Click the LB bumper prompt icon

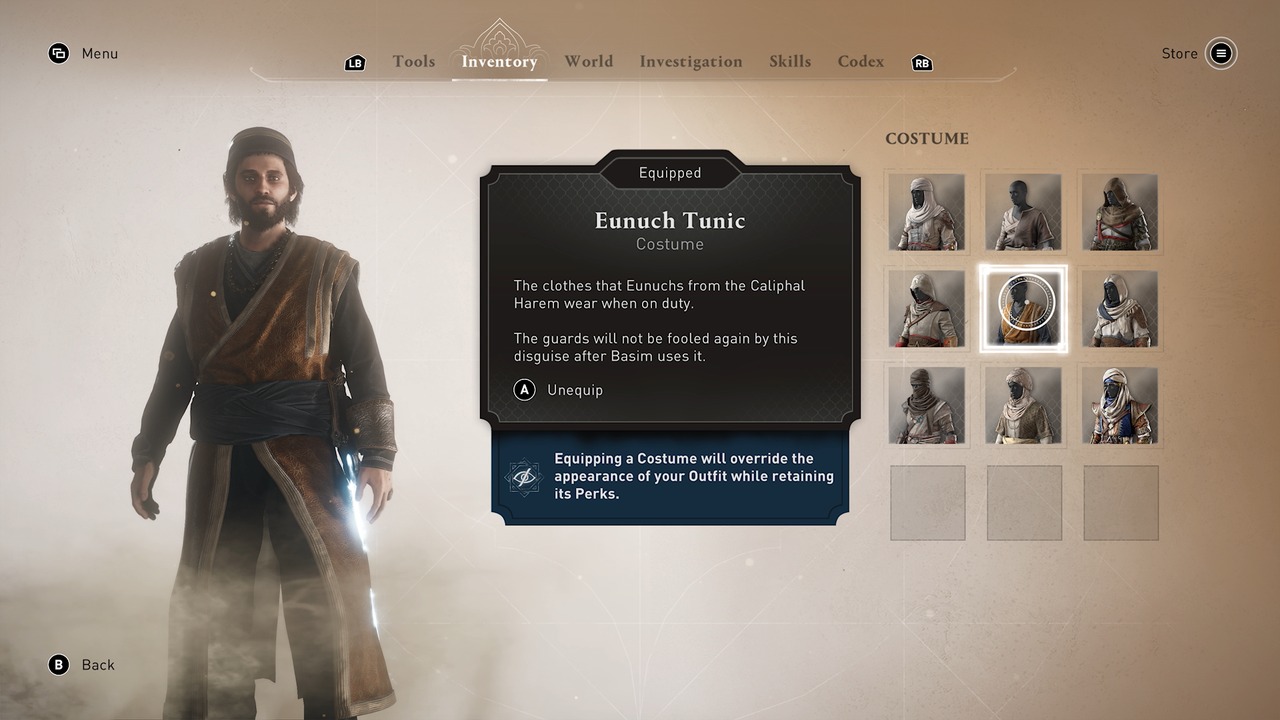[x=355, y=62]
